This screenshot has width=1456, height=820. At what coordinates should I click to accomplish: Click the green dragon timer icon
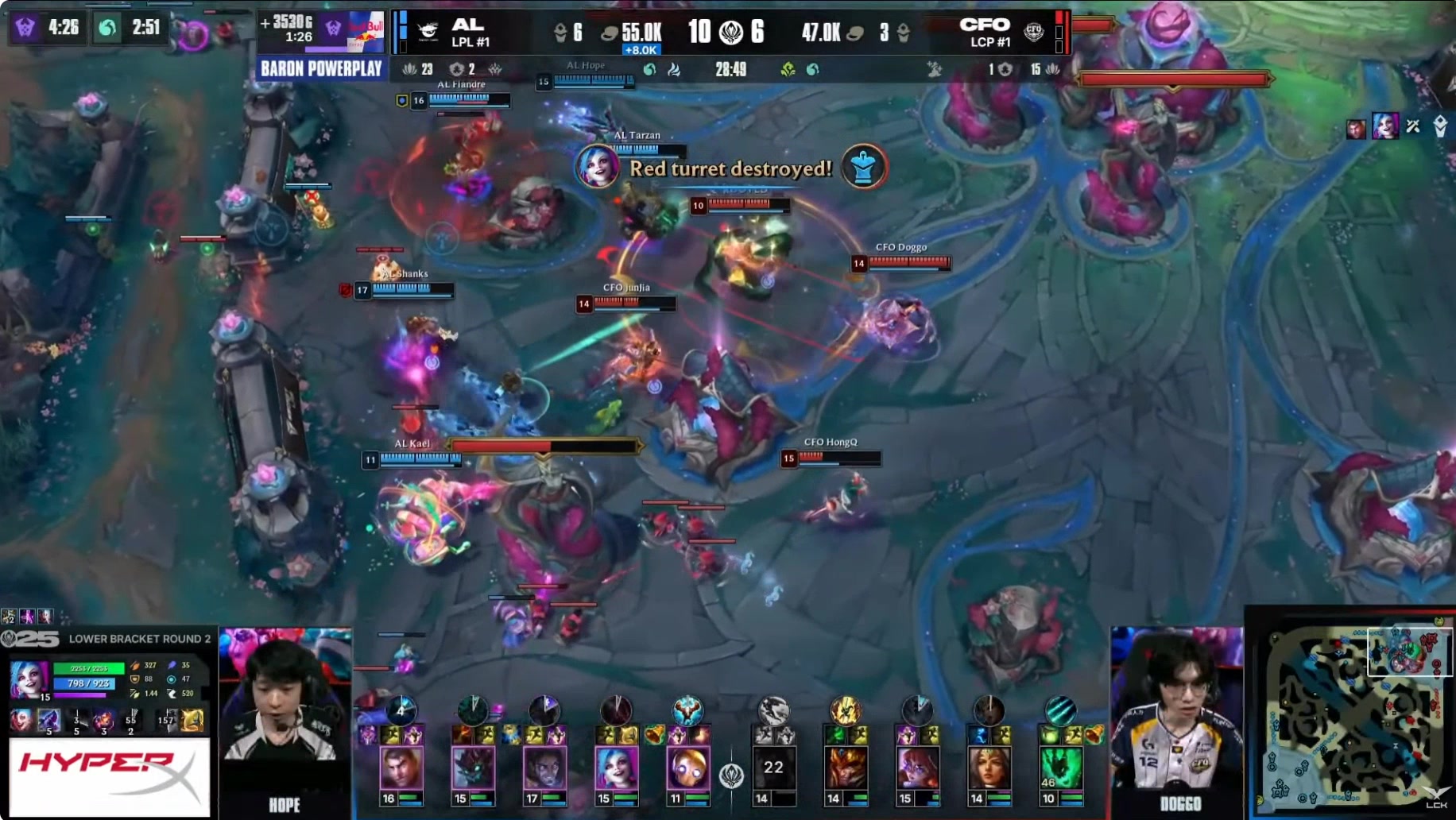[107, 28]
